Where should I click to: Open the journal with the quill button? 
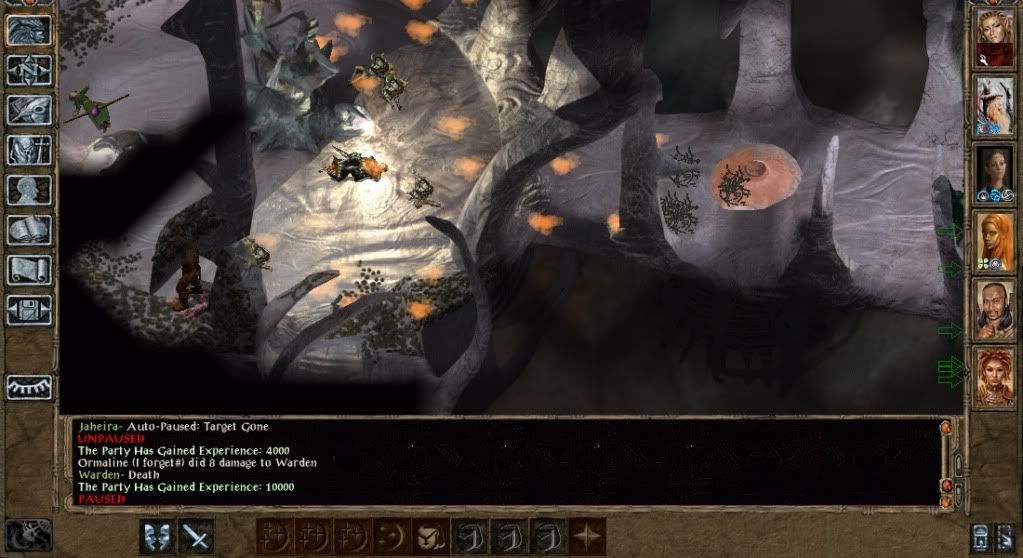(29, 109)
